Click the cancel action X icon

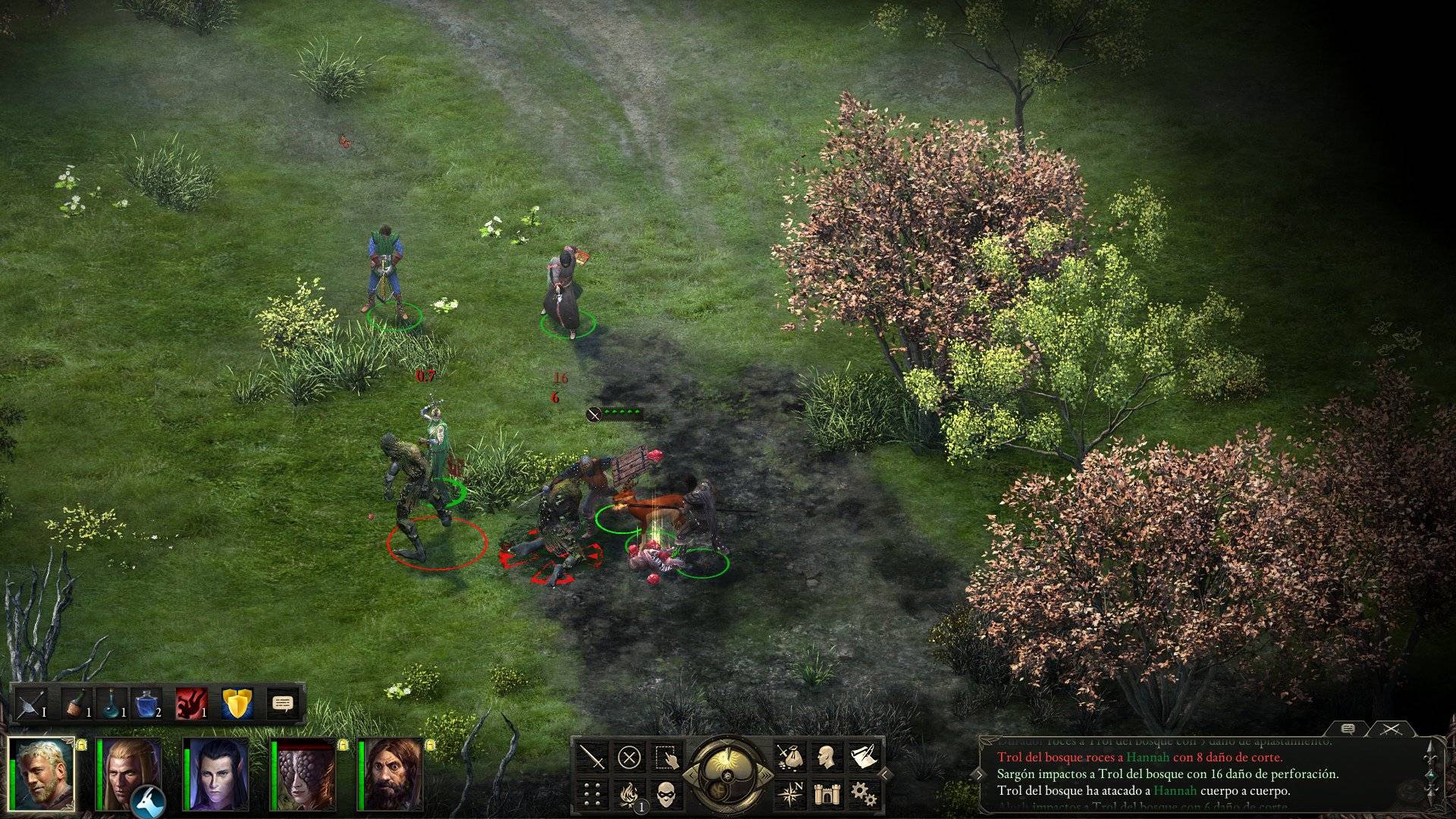point(628,757)
